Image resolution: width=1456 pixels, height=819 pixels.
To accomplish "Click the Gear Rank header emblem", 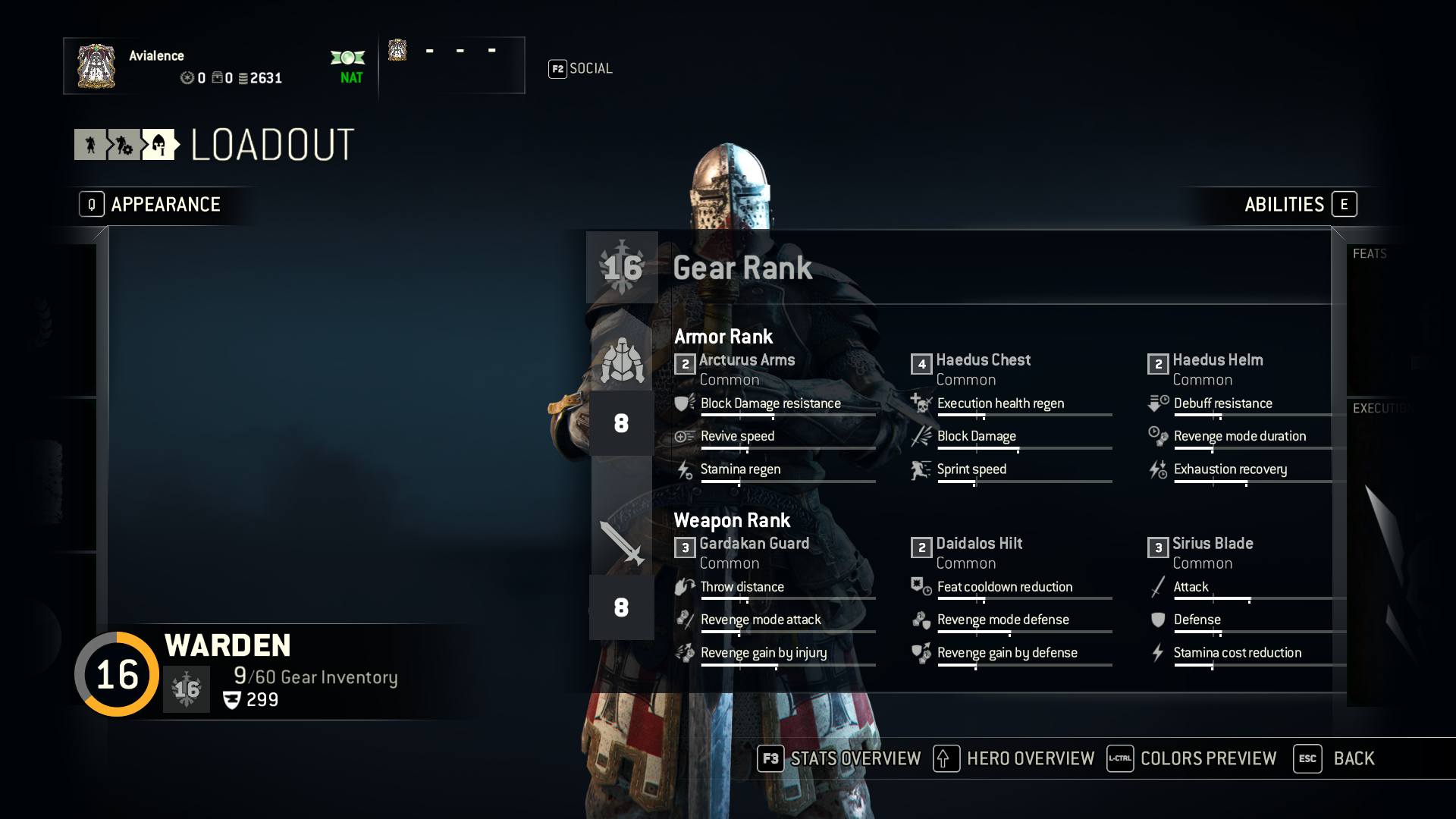I will [622, 268].
